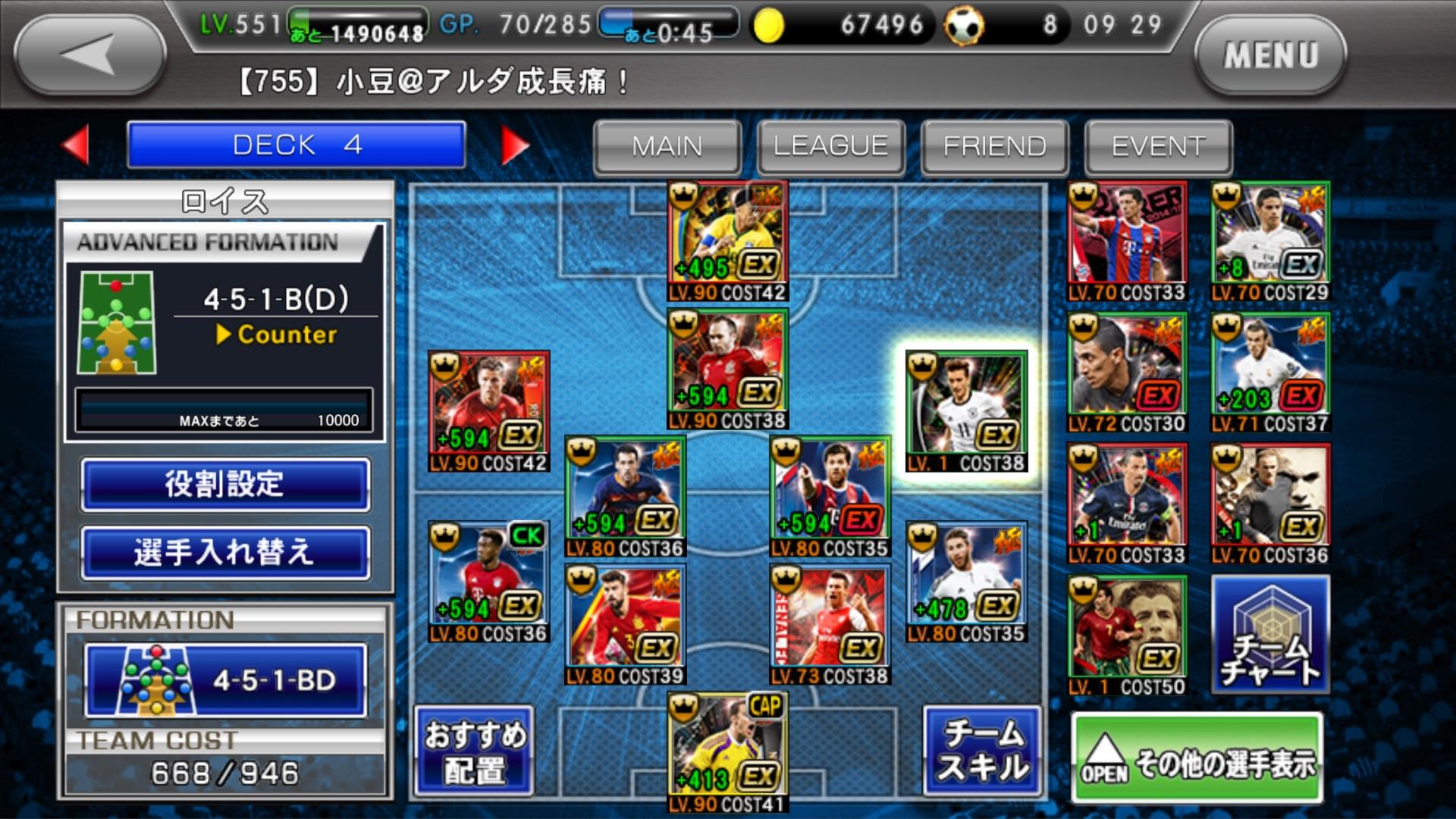Choose おすすめ配置 recommended placement
The height and width of the screenshot is (819, 1456).
[475, 752]
